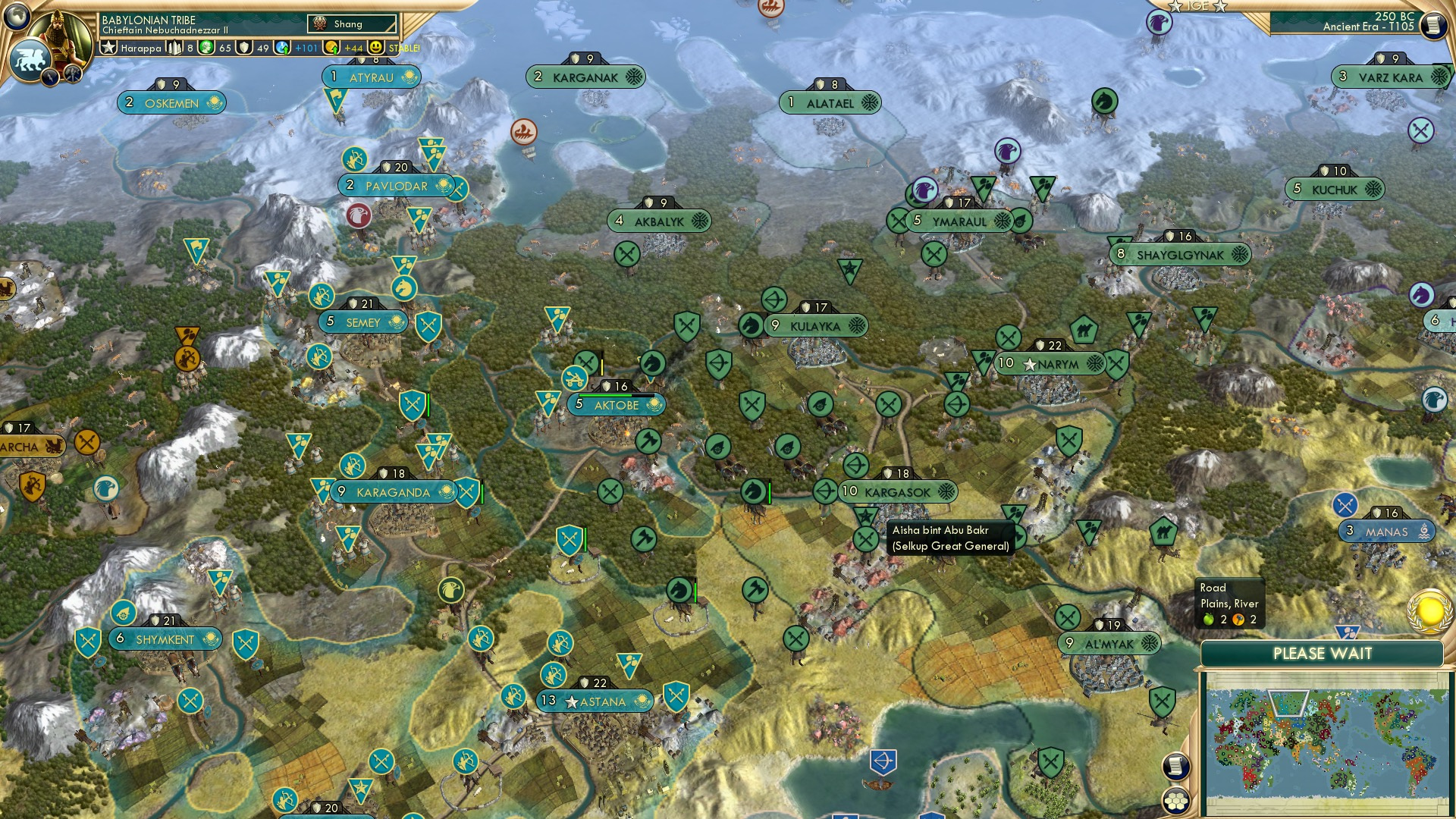
Task: Click the globe overlay icon top-left
Action: (15, 17)
